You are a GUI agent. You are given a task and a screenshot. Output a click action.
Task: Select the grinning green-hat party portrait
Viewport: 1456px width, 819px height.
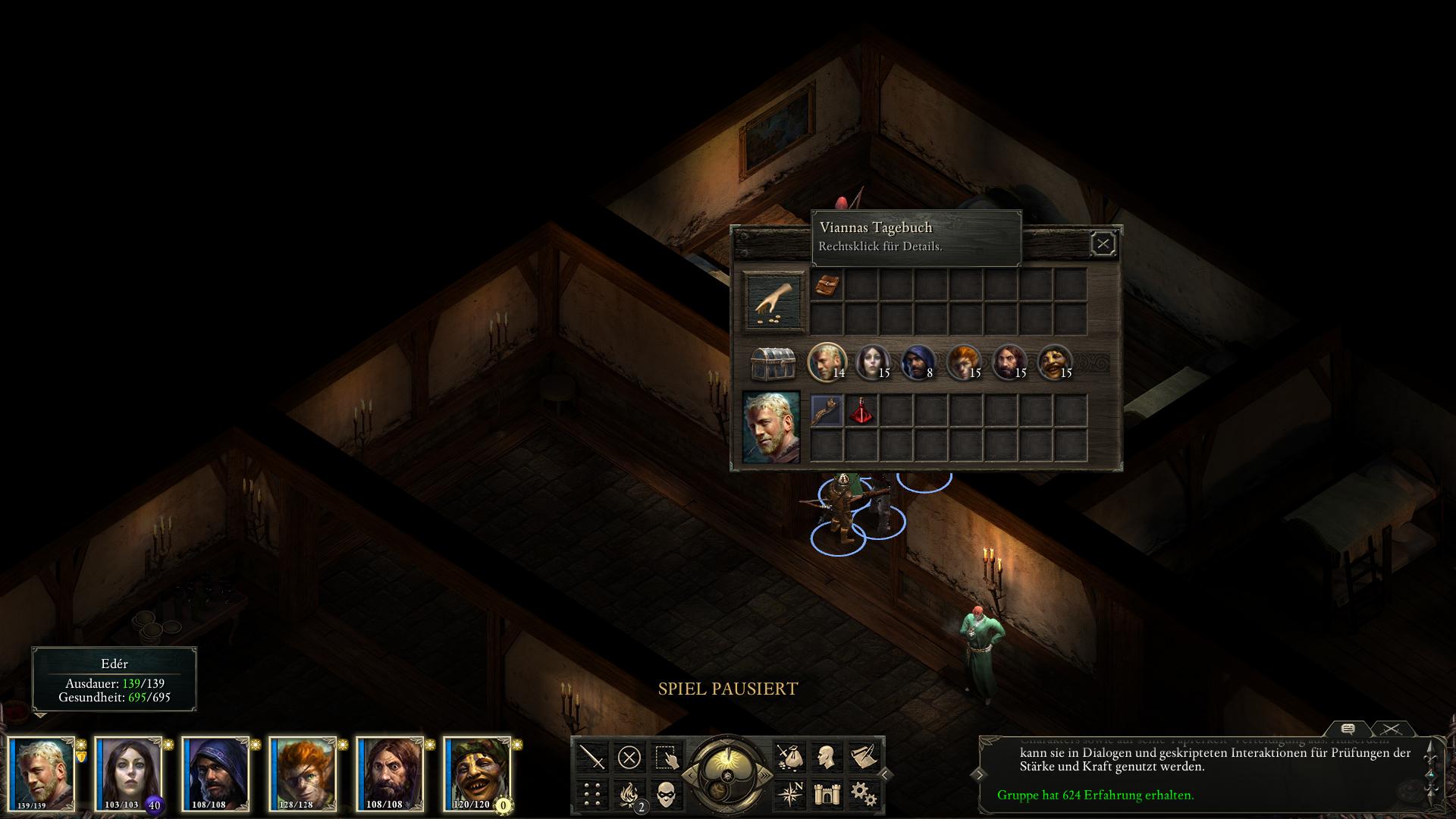(477, 773)
